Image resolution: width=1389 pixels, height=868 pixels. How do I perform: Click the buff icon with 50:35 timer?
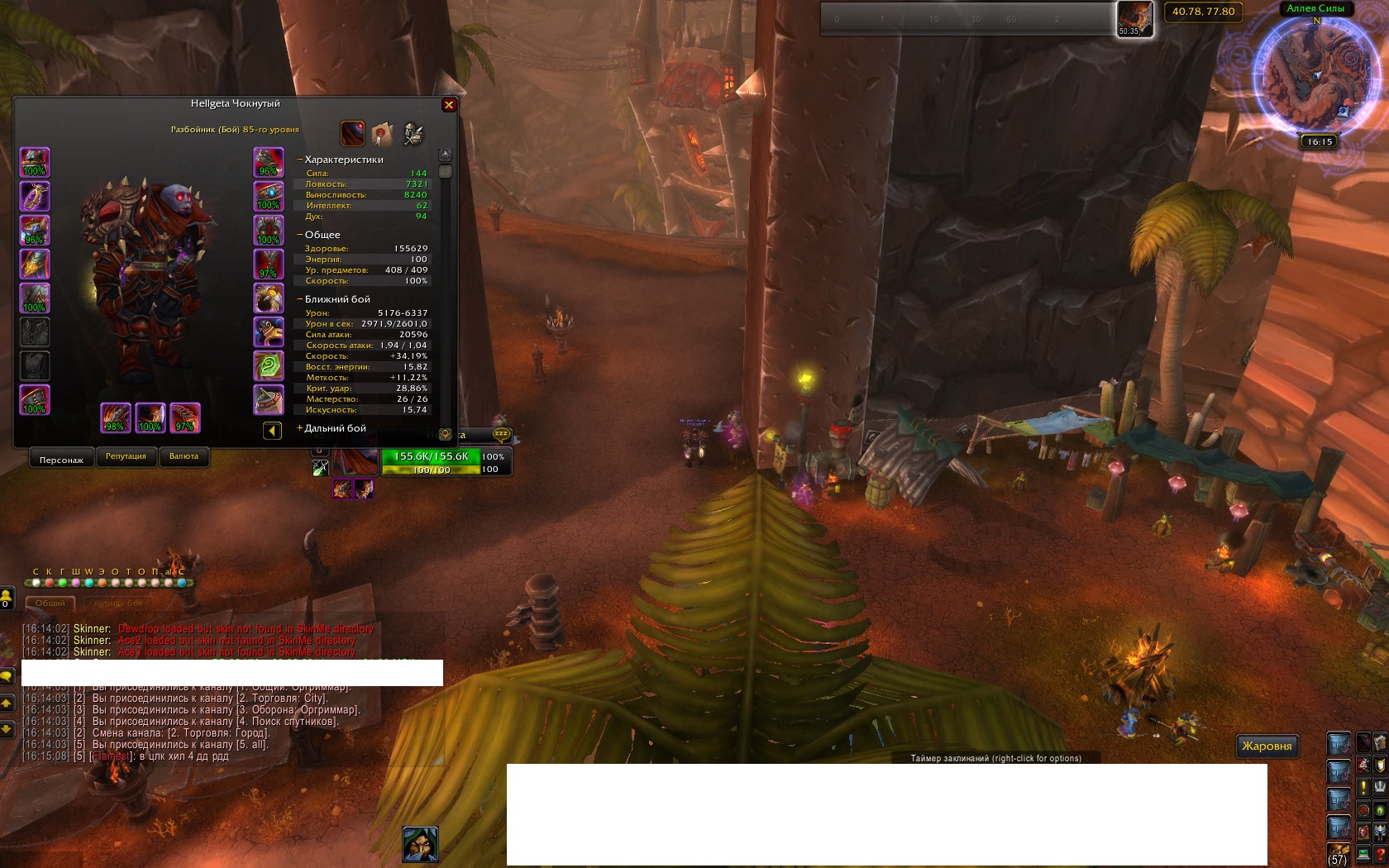(1134, 18)
